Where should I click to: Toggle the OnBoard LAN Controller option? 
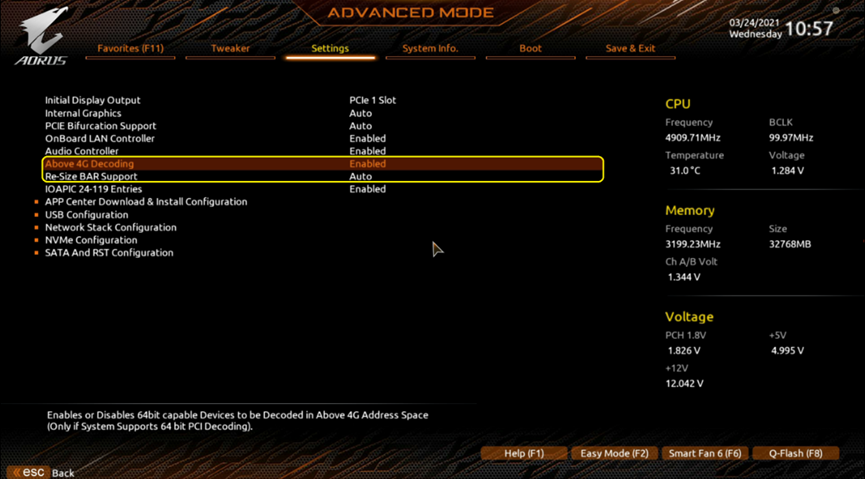(100, 138)
